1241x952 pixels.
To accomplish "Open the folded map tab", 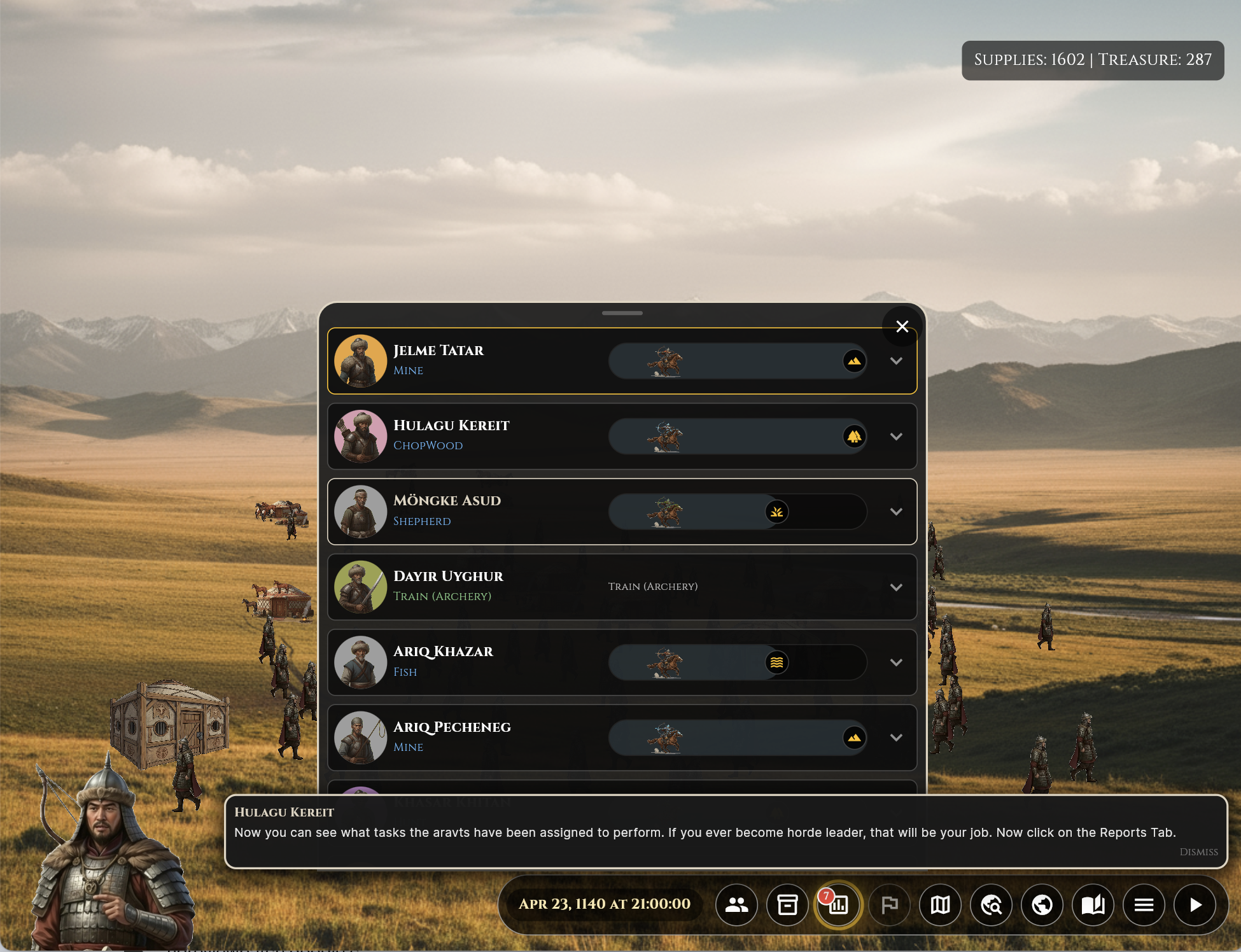I will tap(940, 904).
